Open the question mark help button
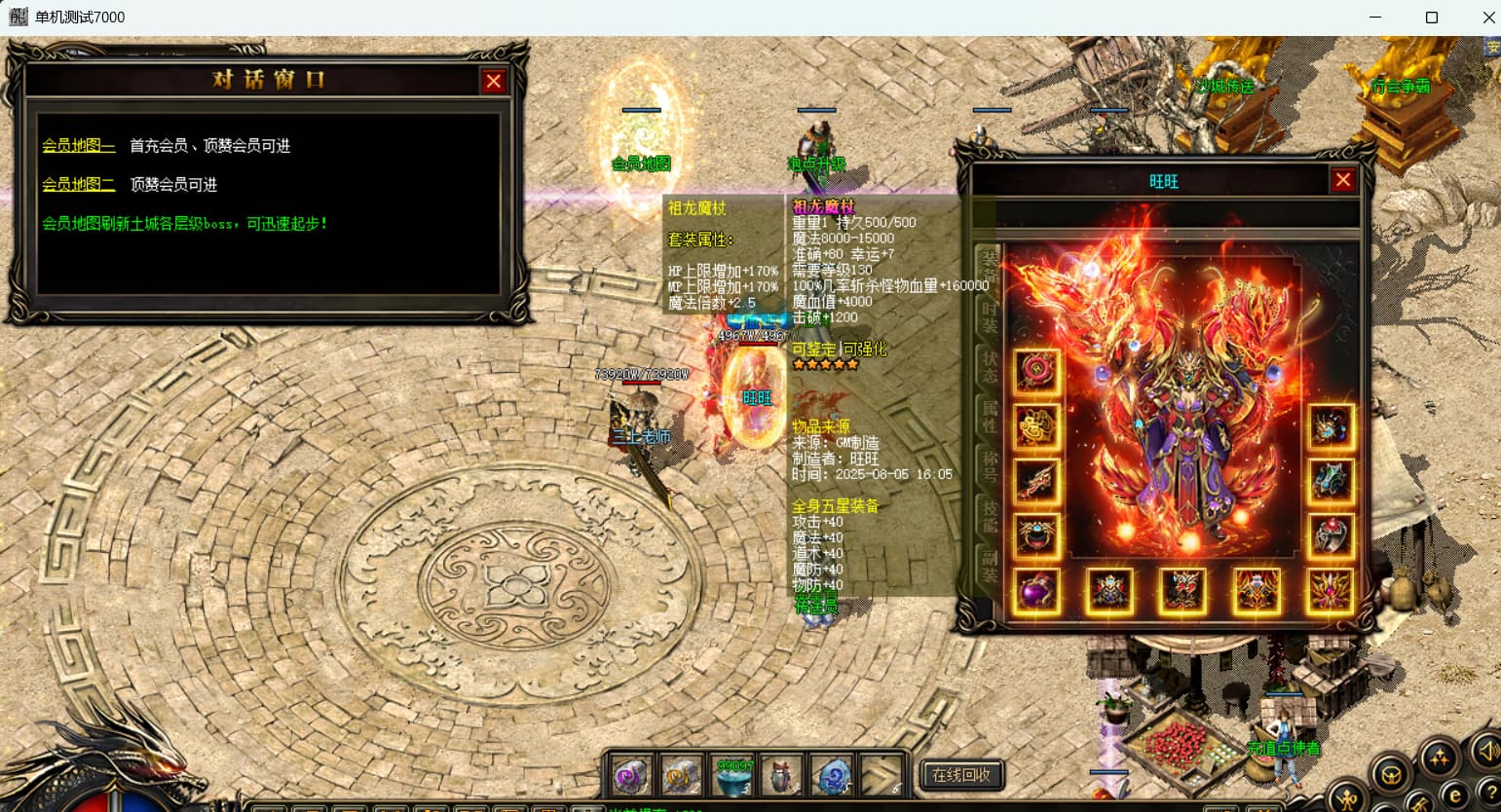The height and width of the screenshot is (812, 1501). [1488, 792]
